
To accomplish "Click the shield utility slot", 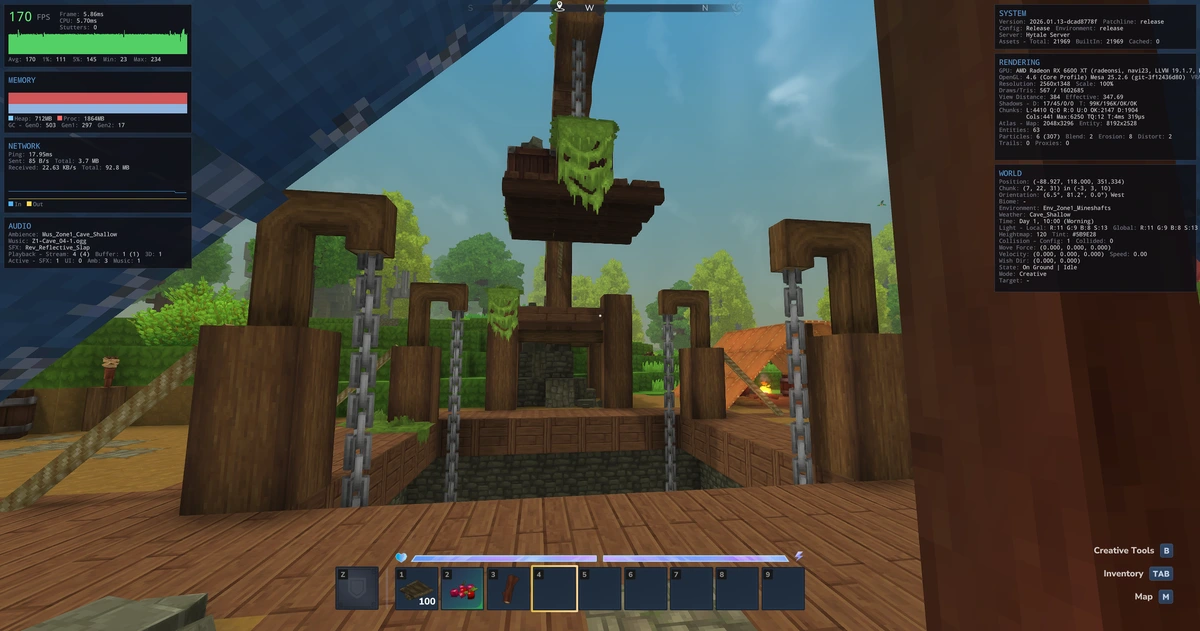I will click(357, 589).
